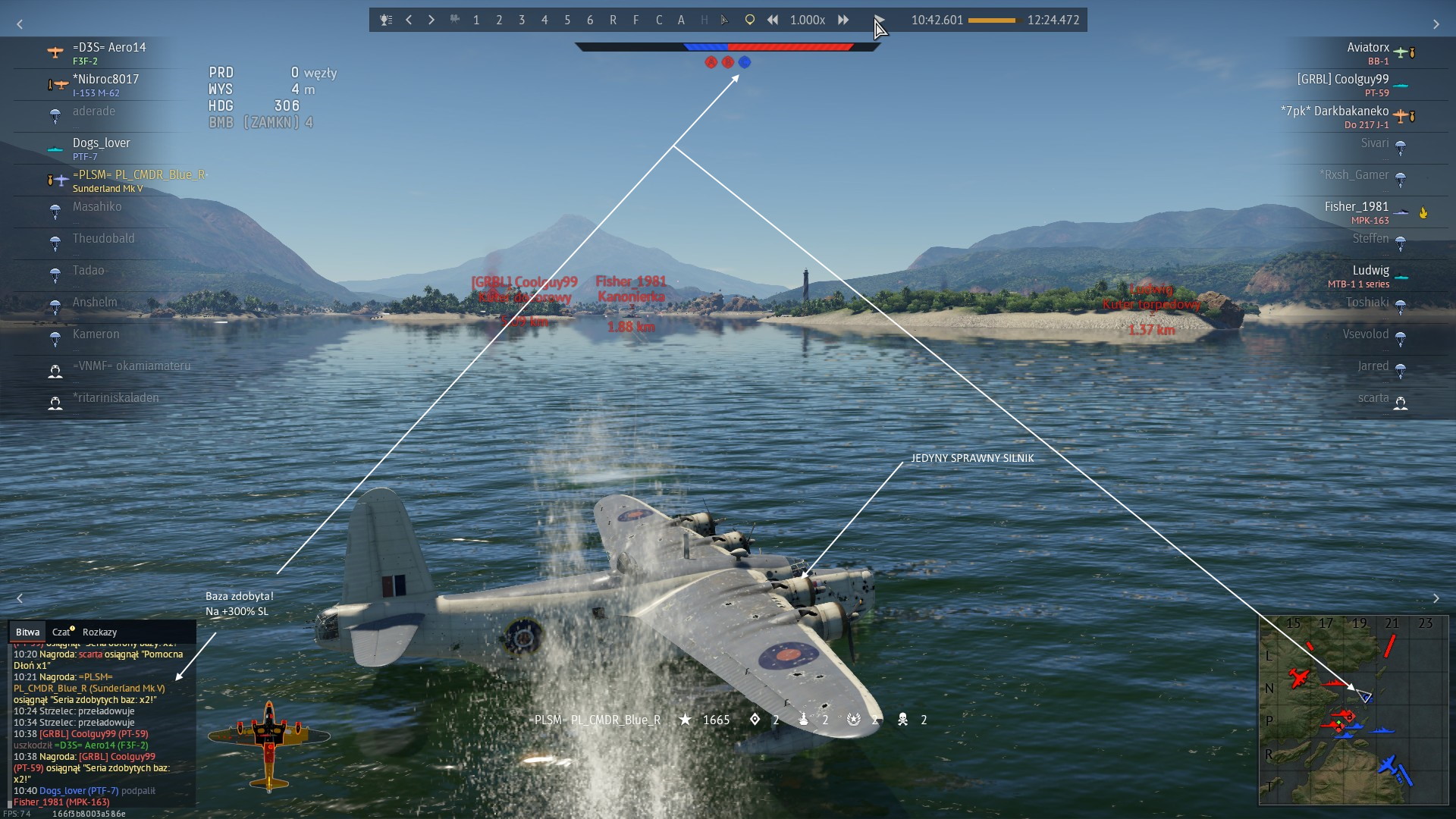Click the tactical minimap
Image resolution: width=1456 pixels, height=819 pixels.
tap(1353, 710)
